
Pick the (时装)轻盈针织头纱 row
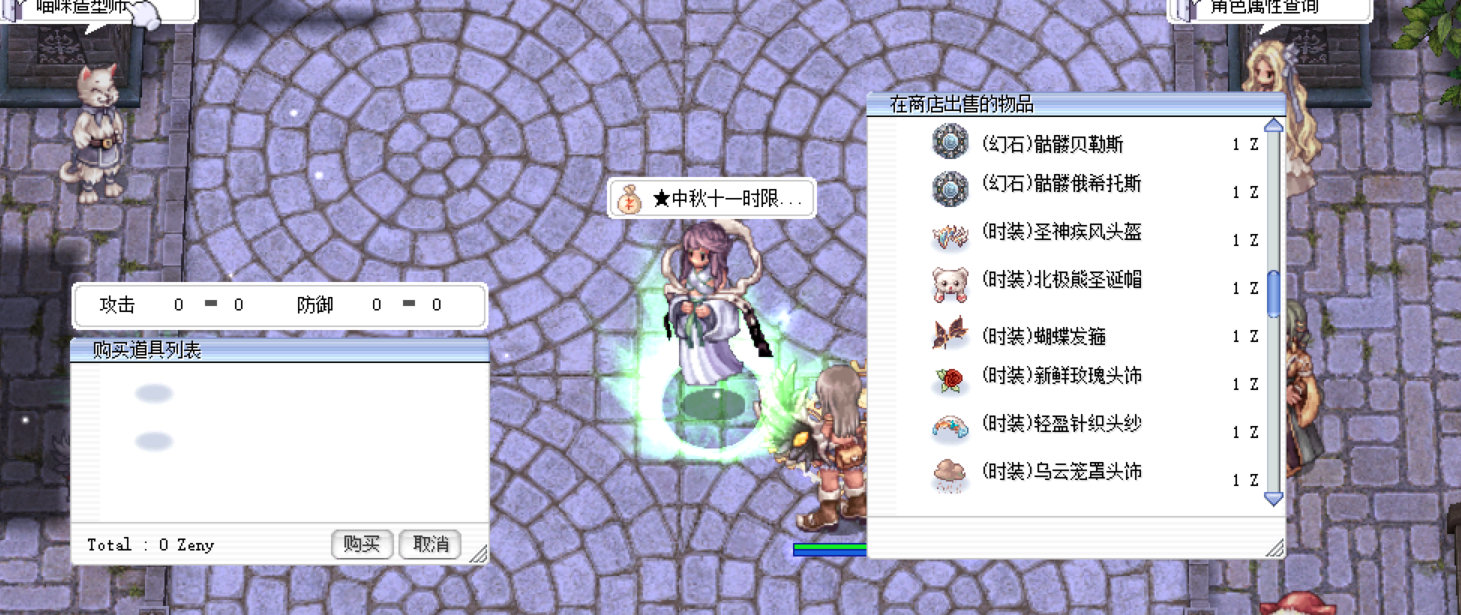1060,425
